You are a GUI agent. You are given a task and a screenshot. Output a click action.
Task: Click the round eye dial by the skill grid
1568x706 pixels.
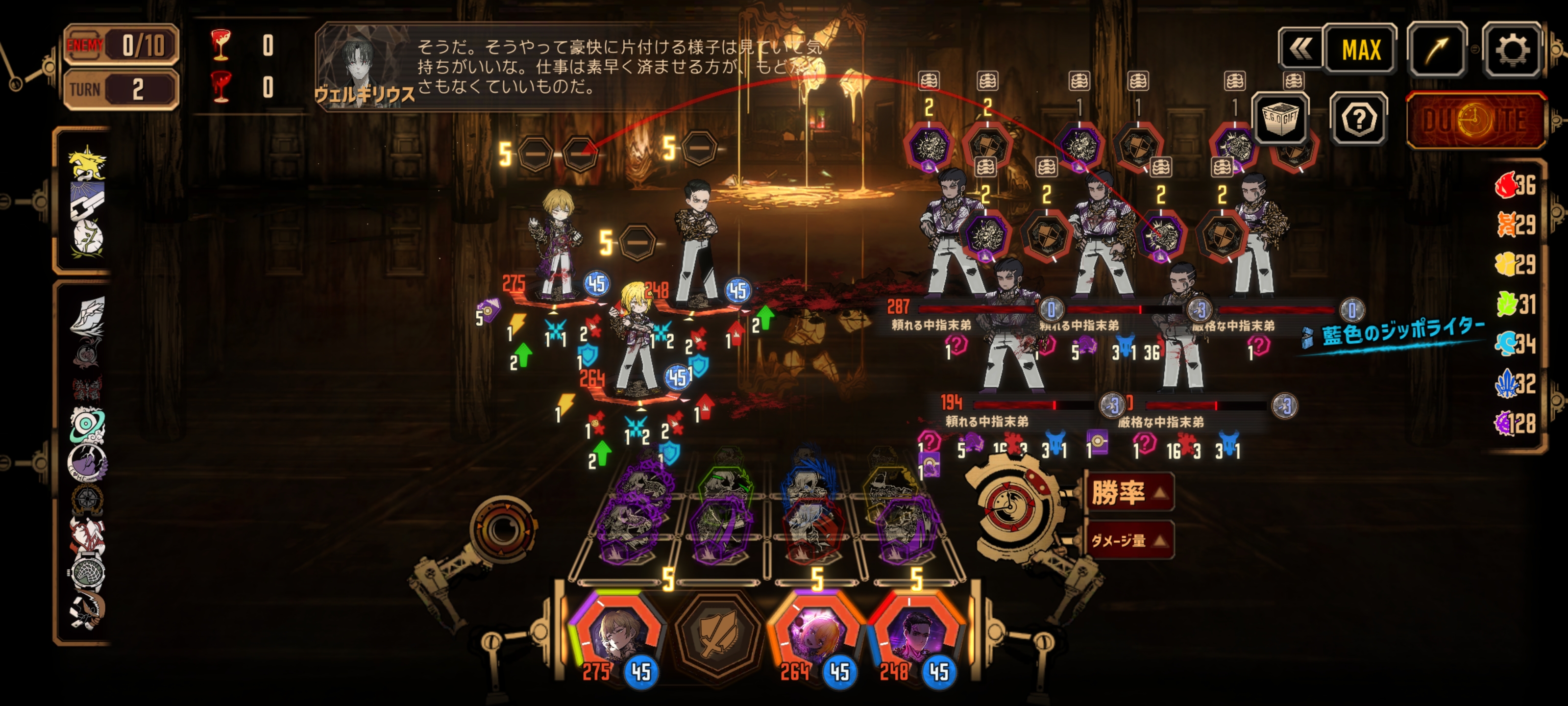click(502, 530)
